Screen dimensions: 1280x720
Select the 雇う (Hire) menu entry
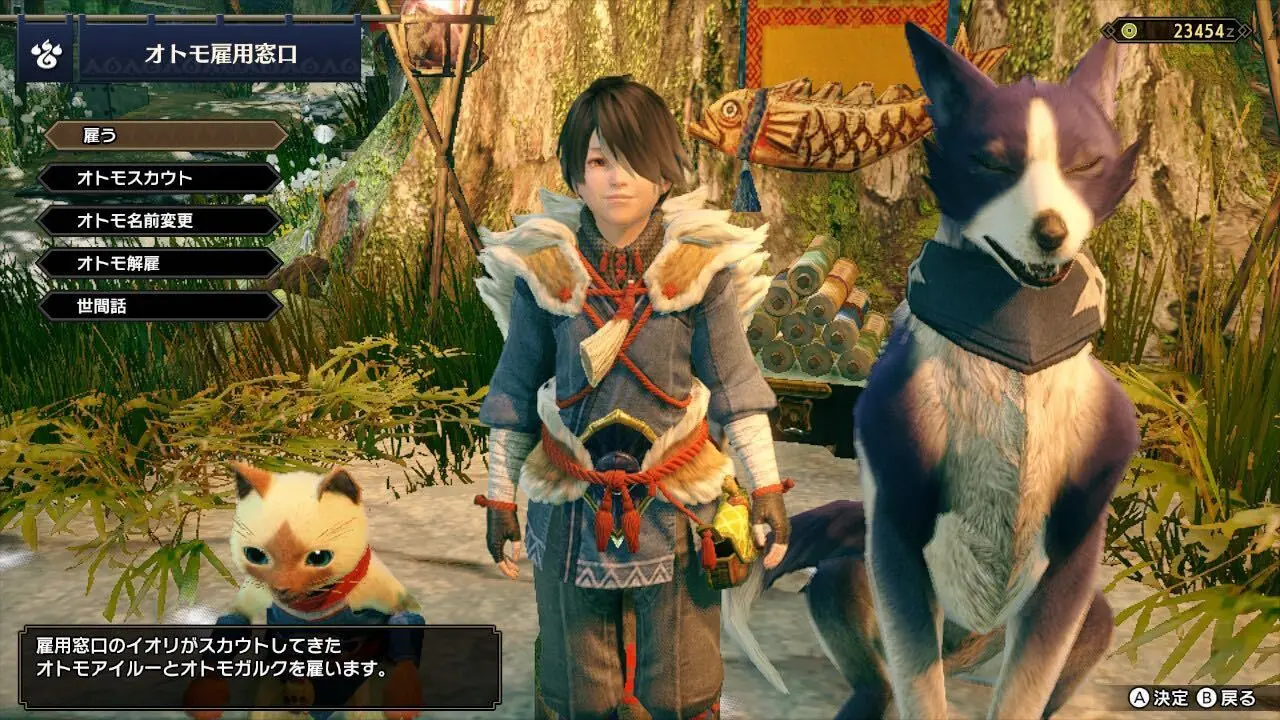[165, 135]
